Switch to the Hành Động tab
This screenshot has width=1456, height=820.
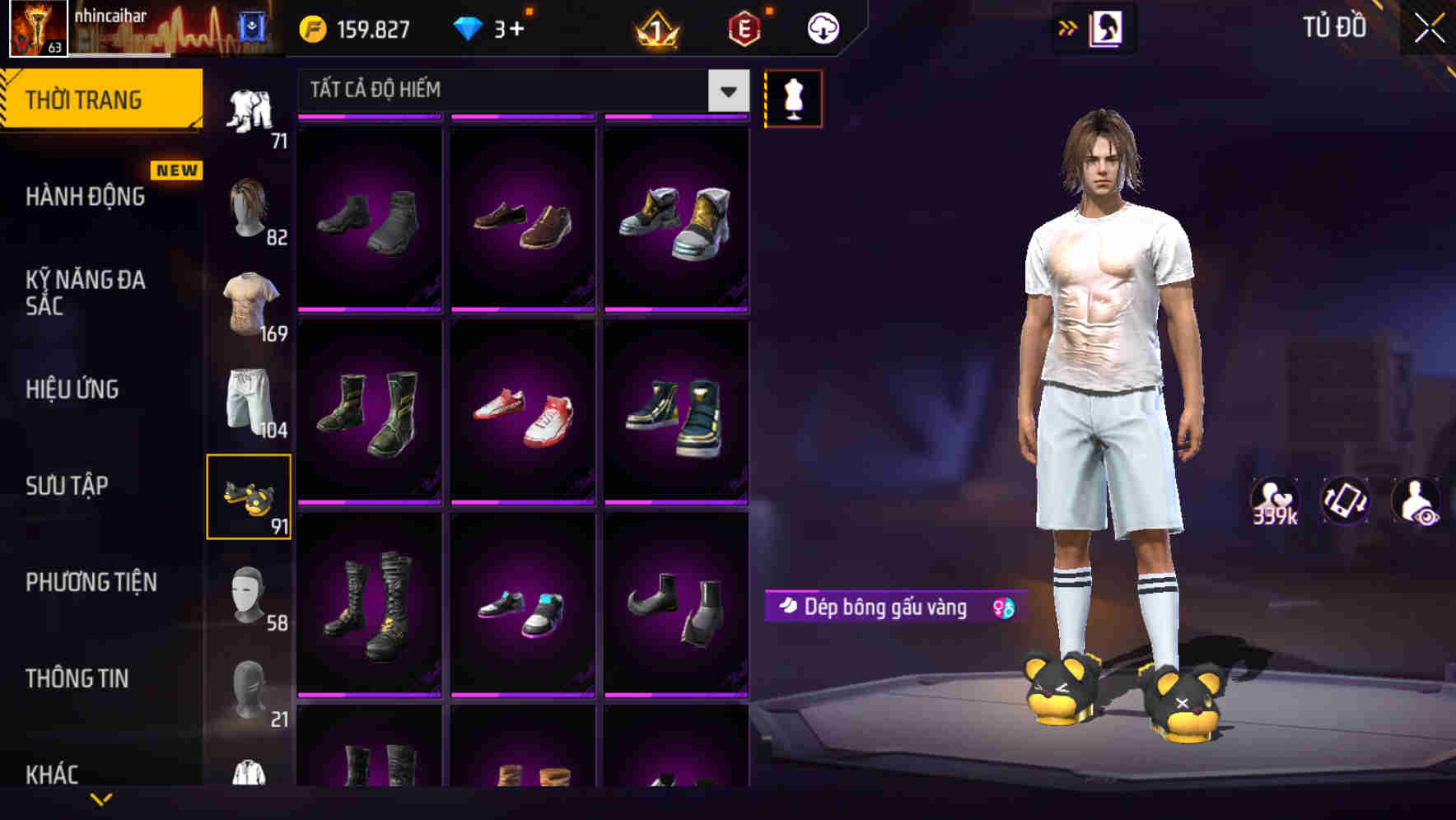pos(85,197)
